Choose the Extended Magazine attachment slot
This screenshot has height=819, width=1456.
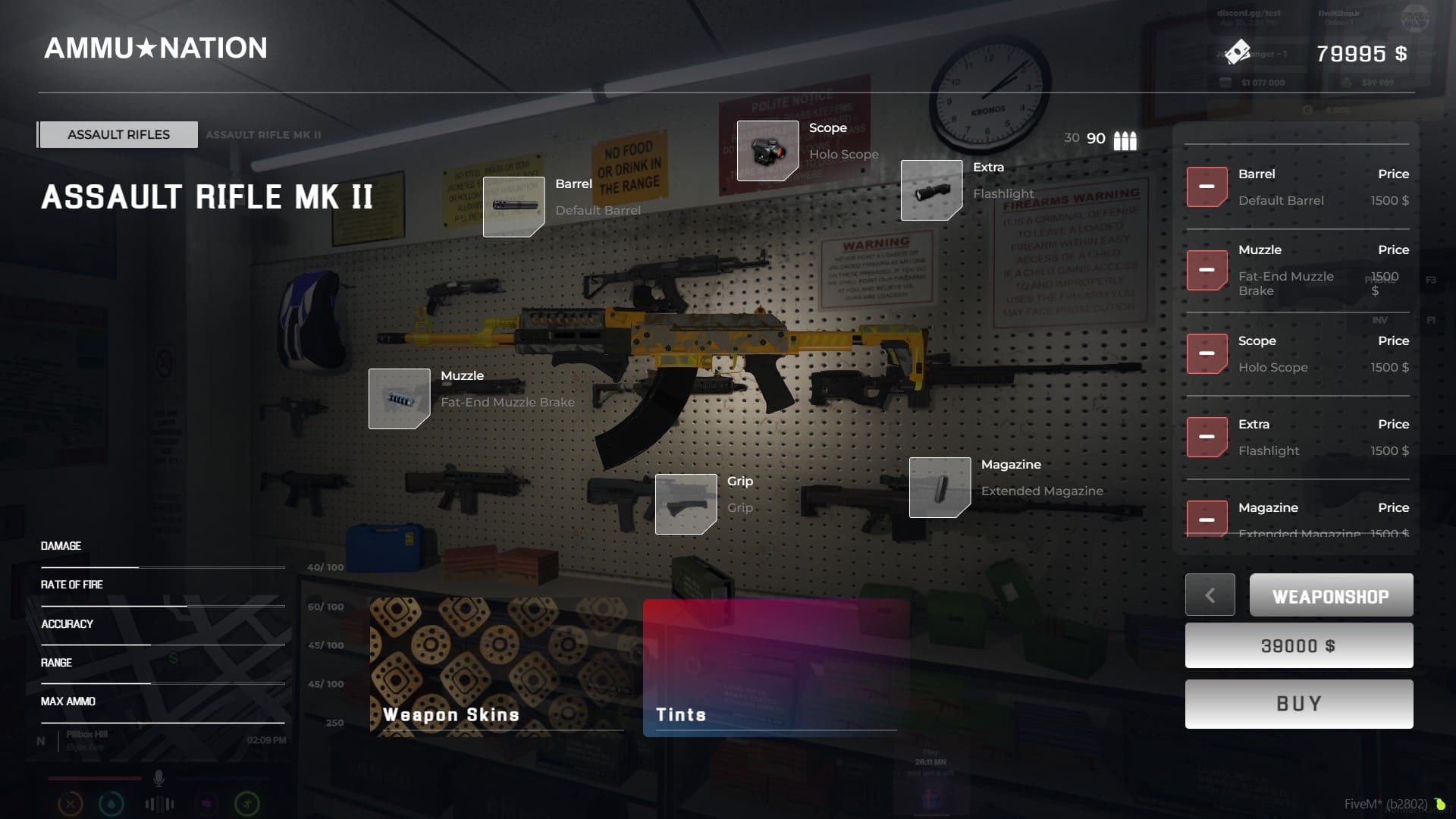940,487
